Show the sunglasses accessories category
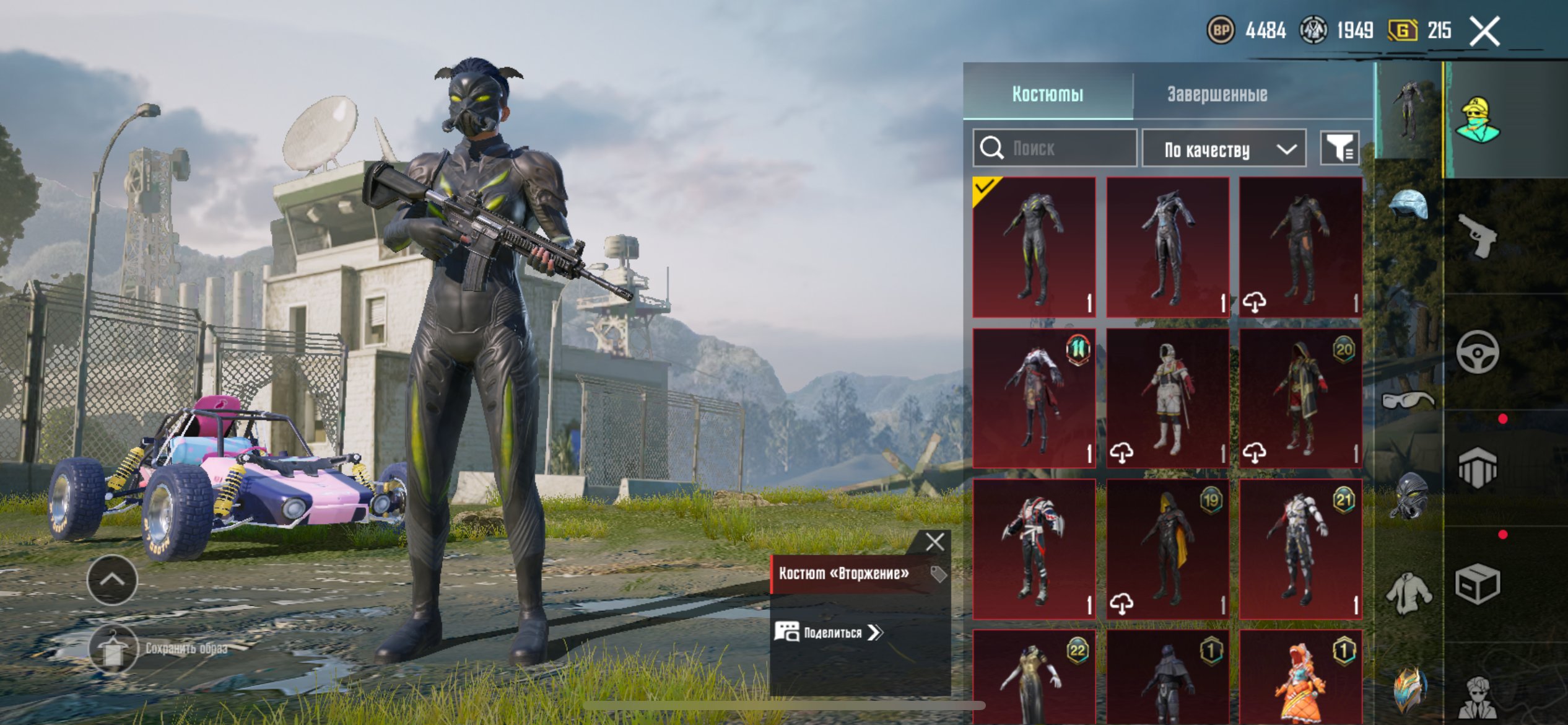Image resolution: width=1568 pixels, height=725 pixels. 1408,400
